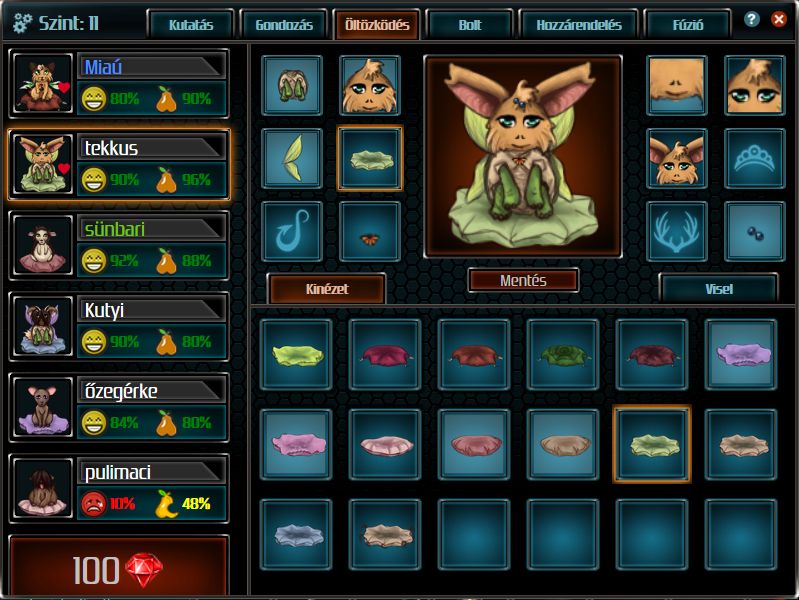Image resolution: width=799 pixels, height=600 pixels.
Task: Close the window with the red X
Action: pos(778,19)
